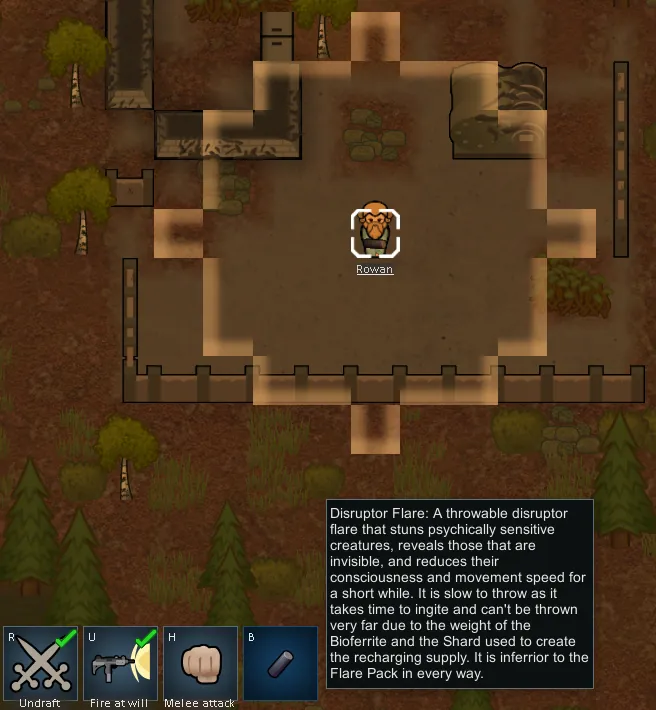
Task: Choose the Melee attack command
Action: [200, 663]
